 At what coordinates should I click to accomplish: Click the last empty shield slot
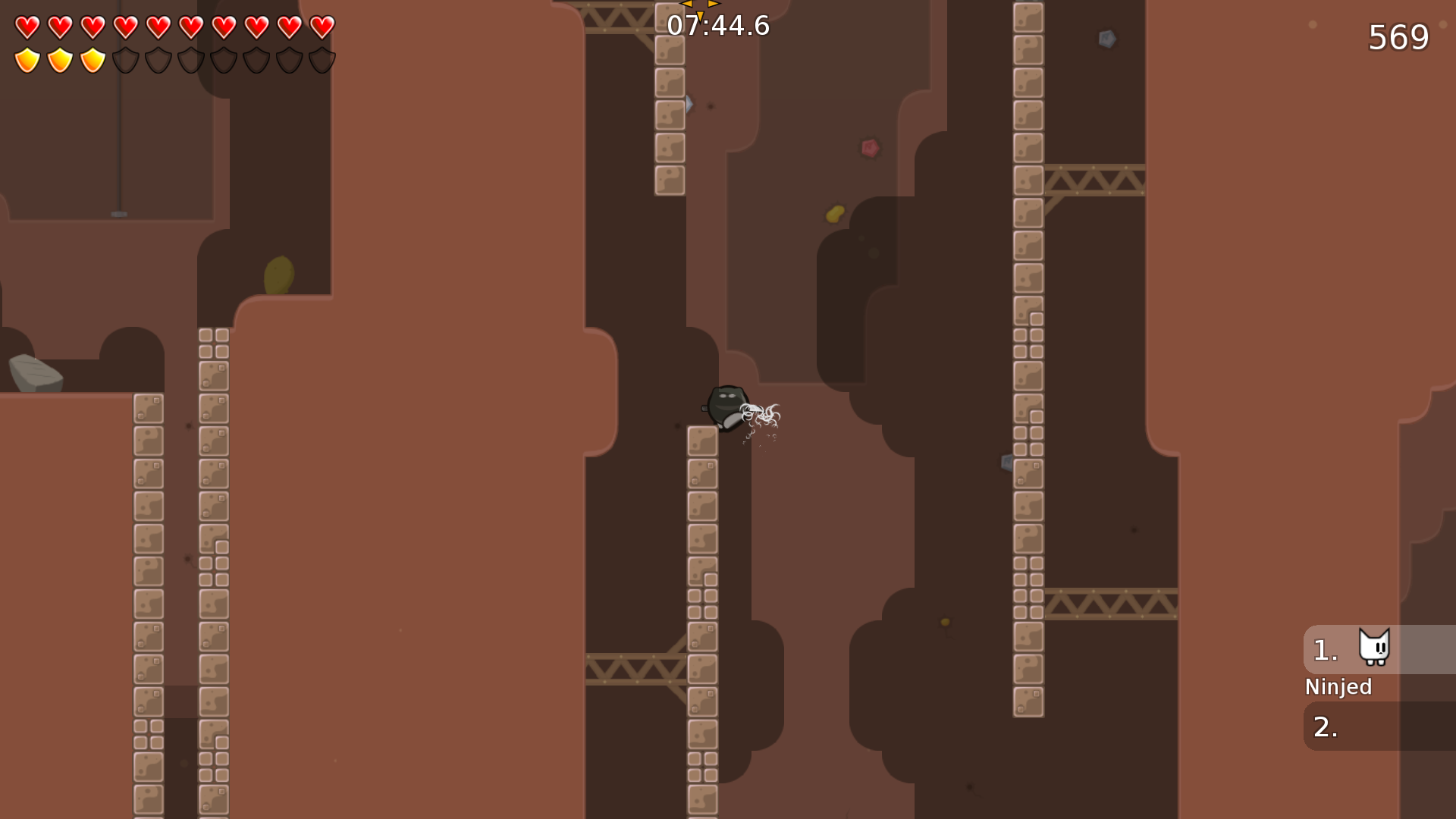click(322, 58)
